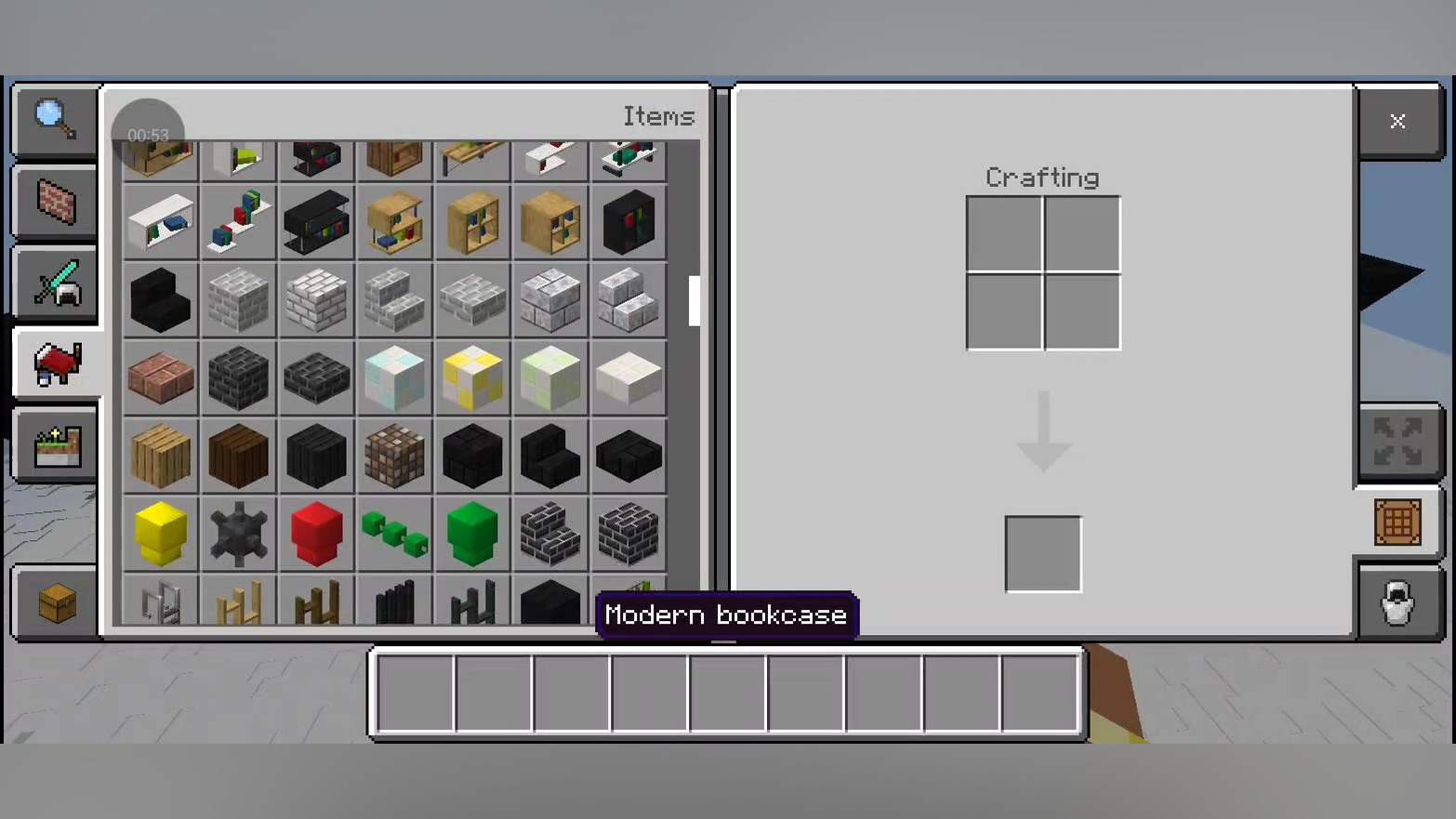The height and width of the screenshot is (819, 1456).
Task: Select the red block item
Action: pyautogui.click(x=317, y=534)
